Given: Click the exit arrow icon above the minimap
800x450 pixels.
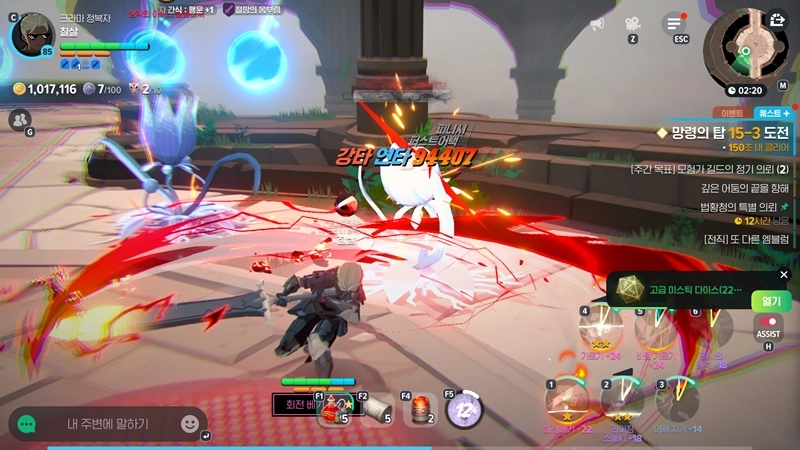Looking at the screenshot, I should click(777, 18).
